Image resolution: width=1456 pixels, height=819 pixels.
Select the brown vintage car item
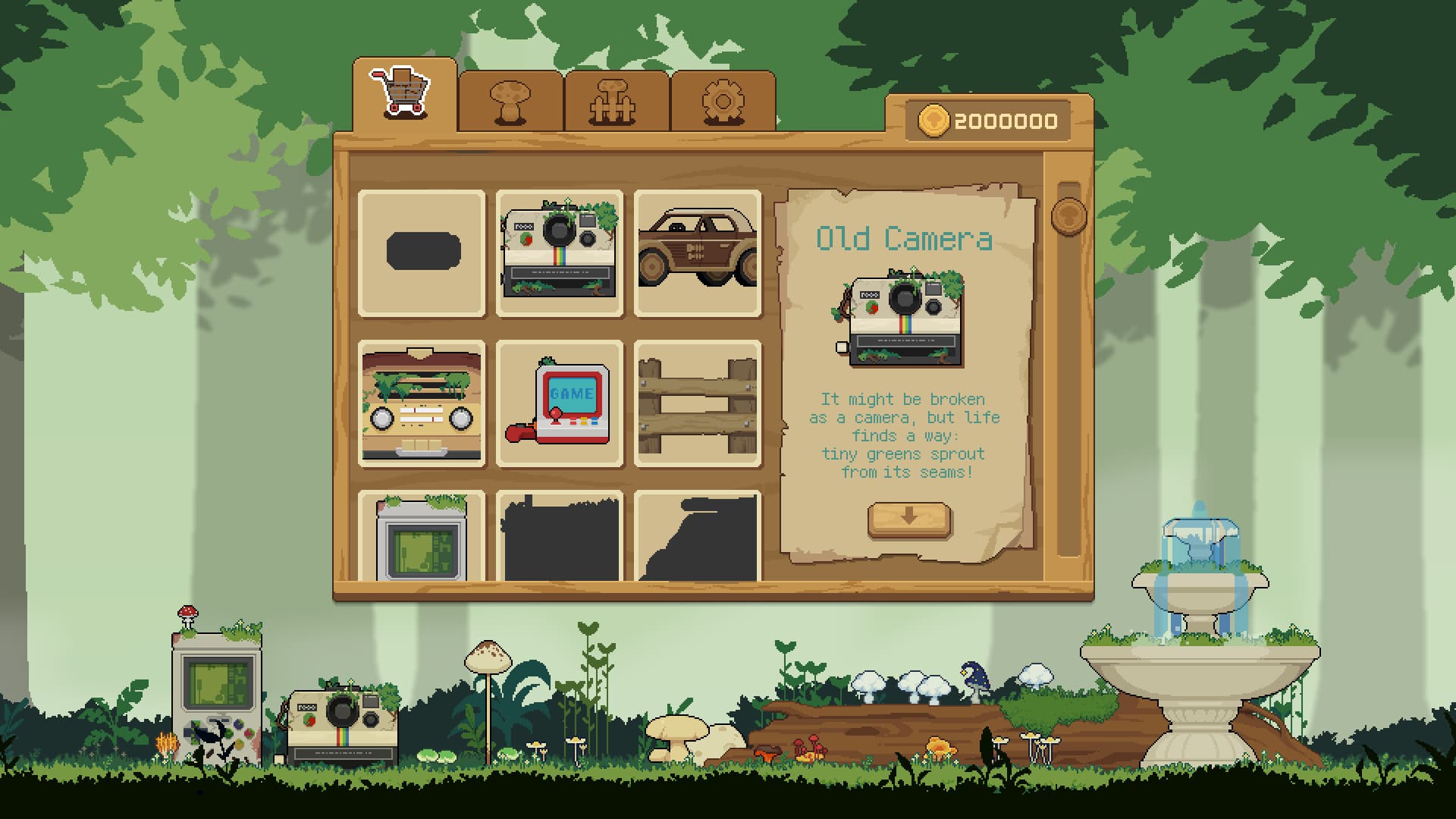click(x=698, y=253)
